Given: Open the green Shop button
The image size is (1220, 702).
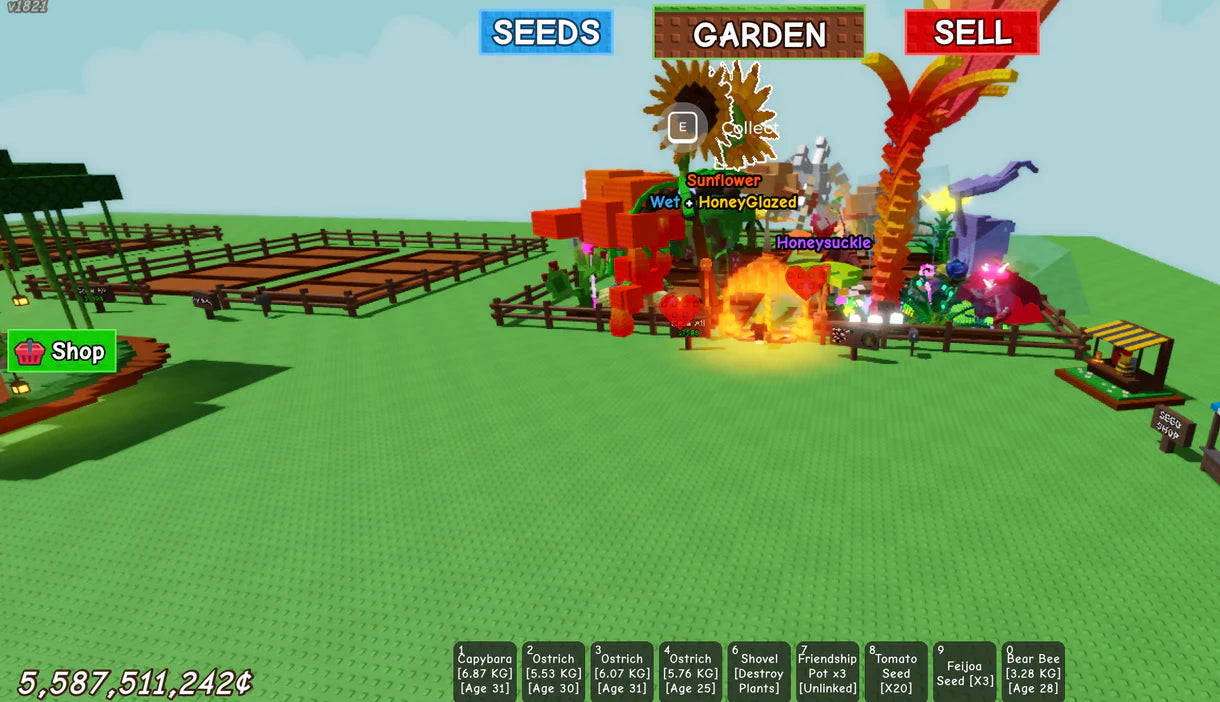Looking at the screenshot, I should 62,351.
